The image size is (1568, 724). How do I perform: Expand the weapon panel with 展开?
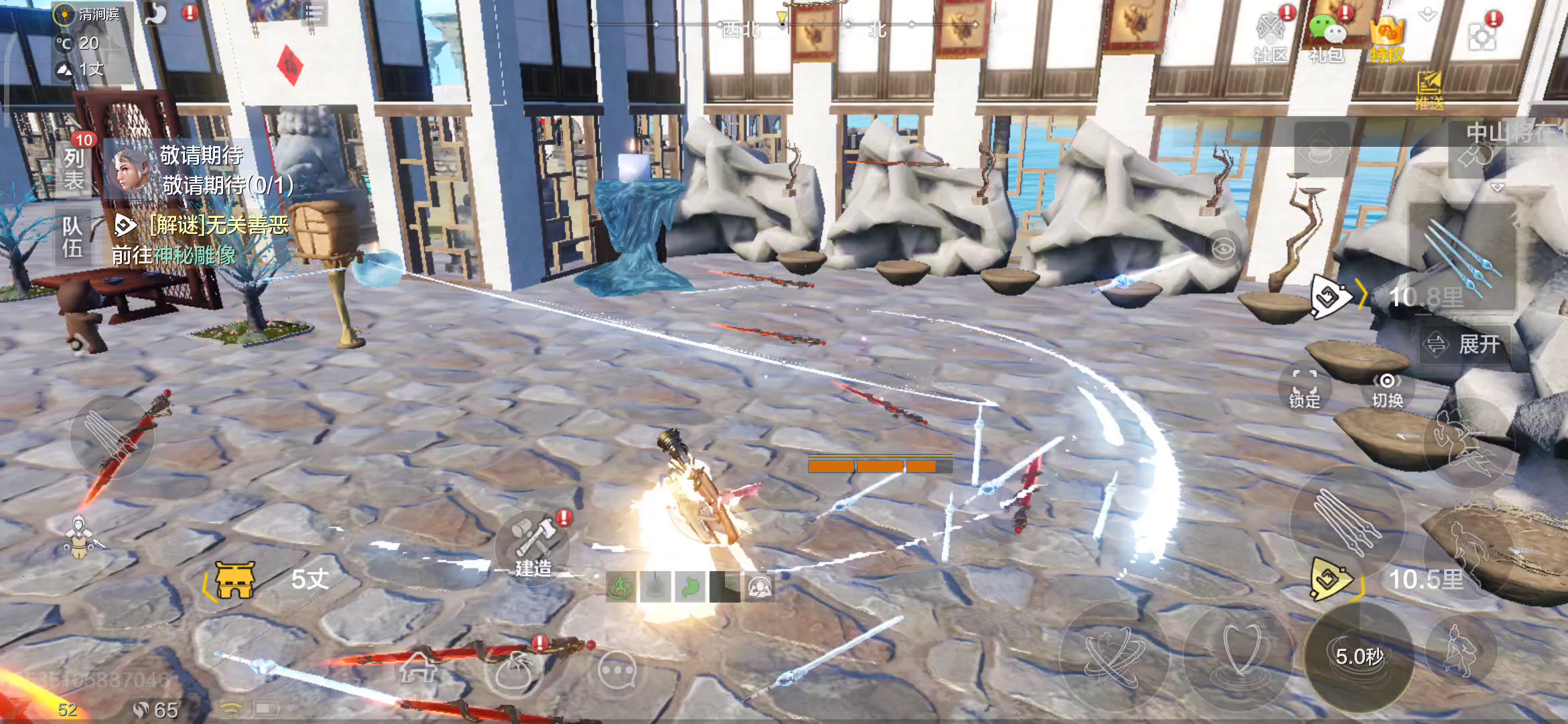point(1465,345)
